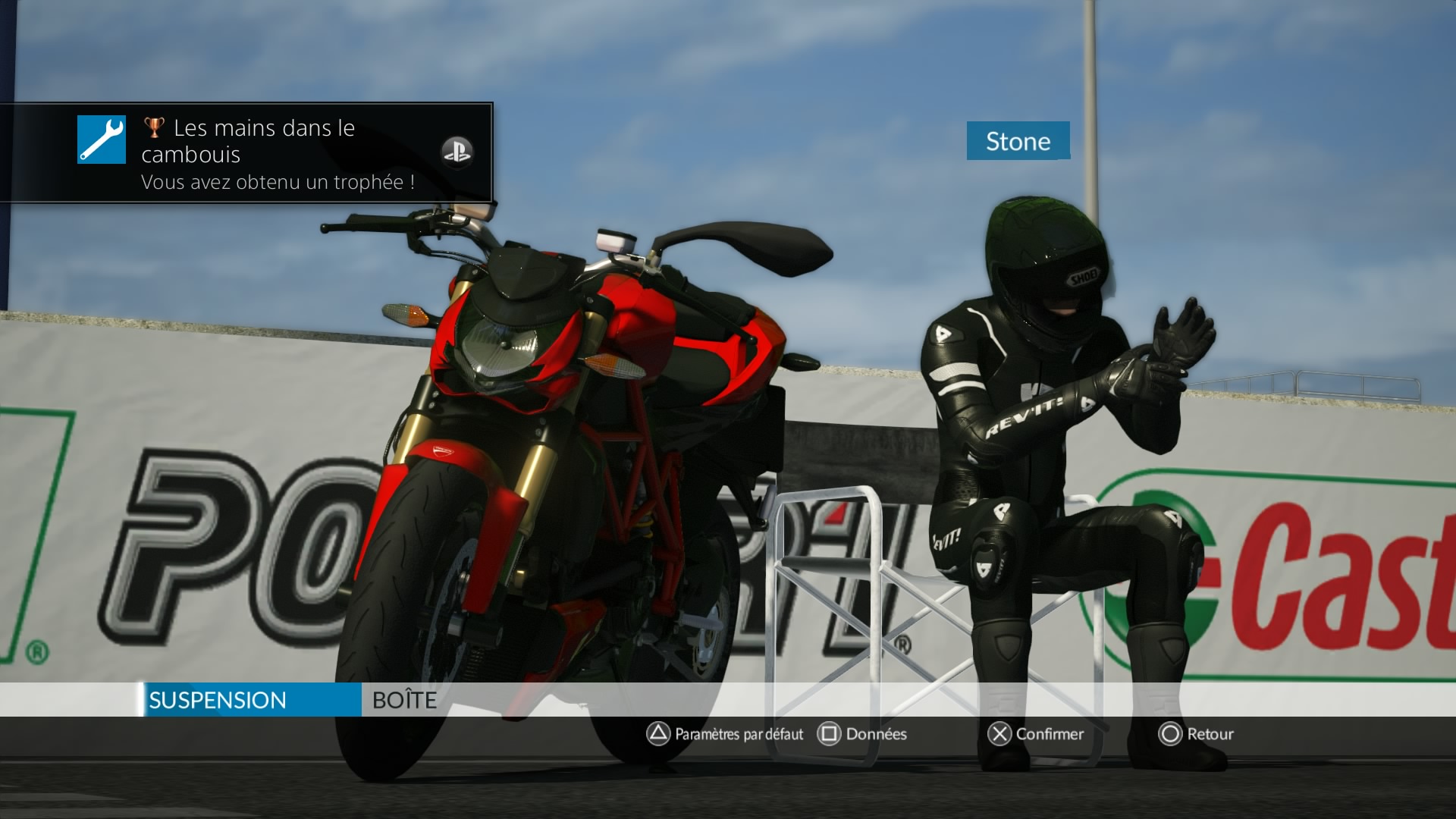The height and width of the screenshot is (819, 1456).
Task: Switch to the BOÎTE tab
Action: pyautogui.click(x=404, y=700)
